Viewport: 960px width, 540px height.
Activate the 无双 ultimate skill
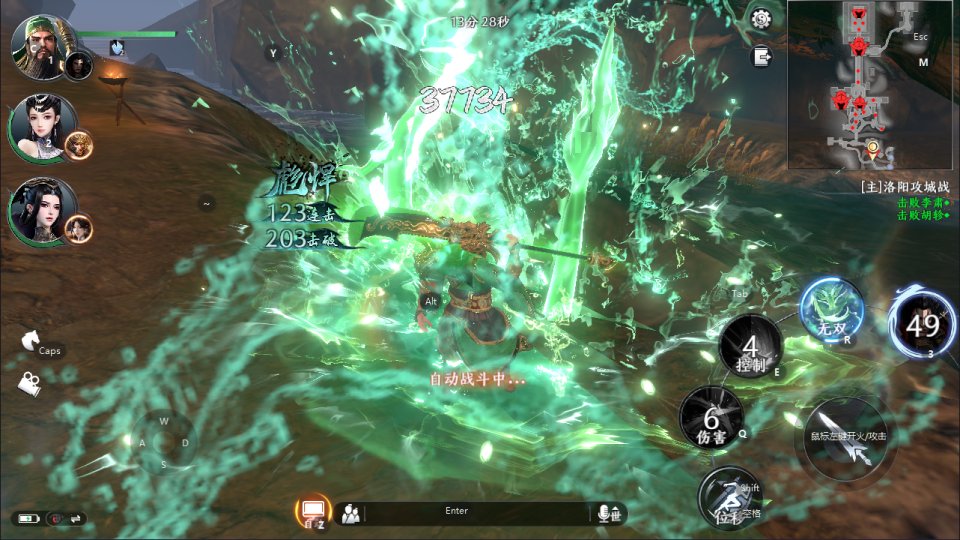(830, 311)
